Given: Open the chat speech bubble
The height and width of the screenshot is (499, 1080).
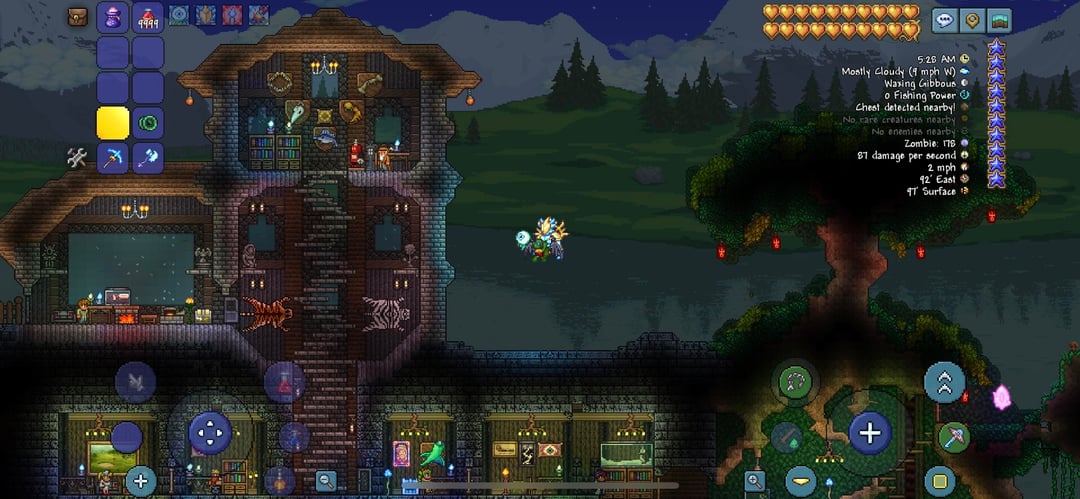Looking at the screenshot, I should pos(944,19).
